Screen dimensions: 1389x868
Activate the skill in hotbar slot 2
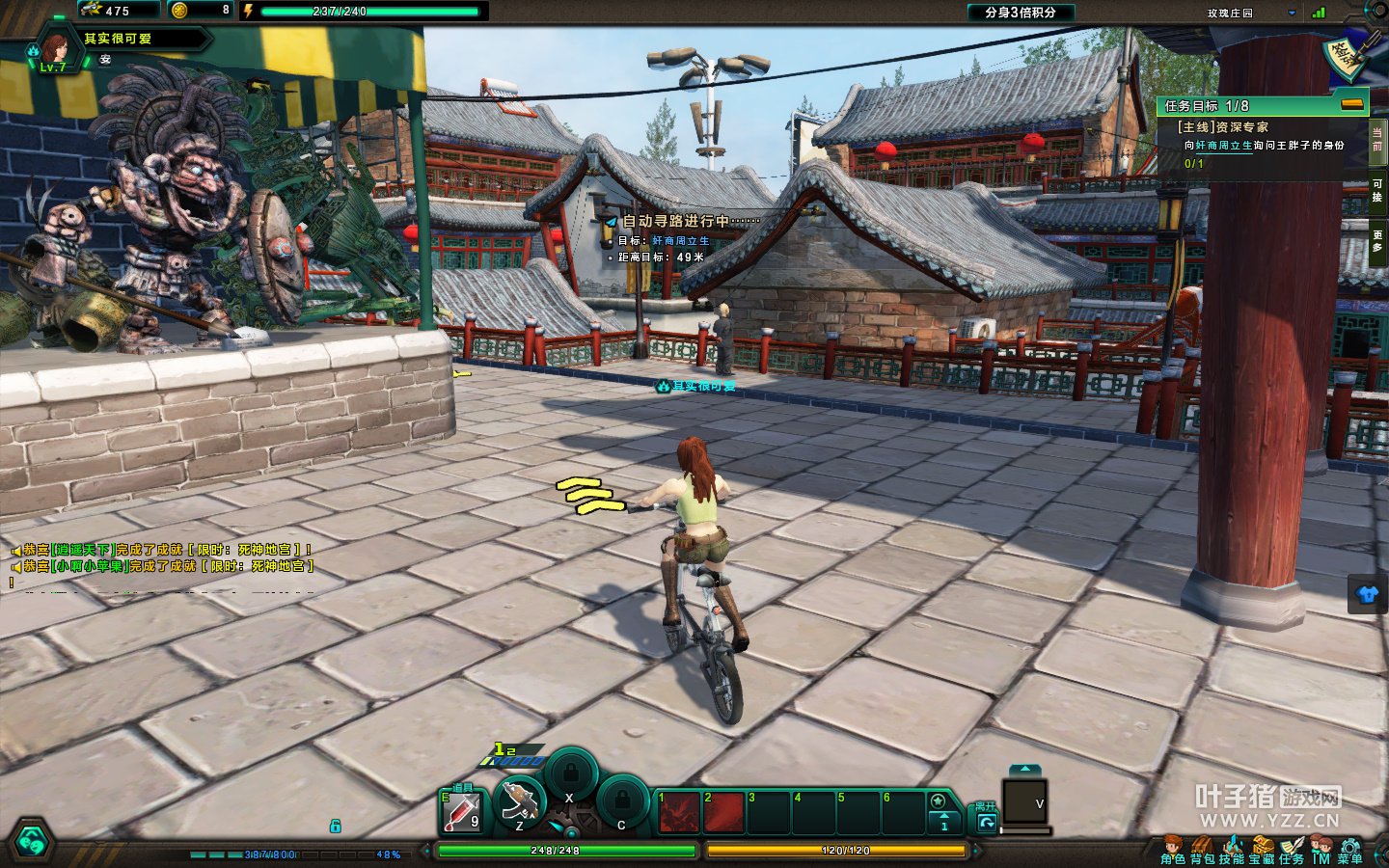coord(723,812)
